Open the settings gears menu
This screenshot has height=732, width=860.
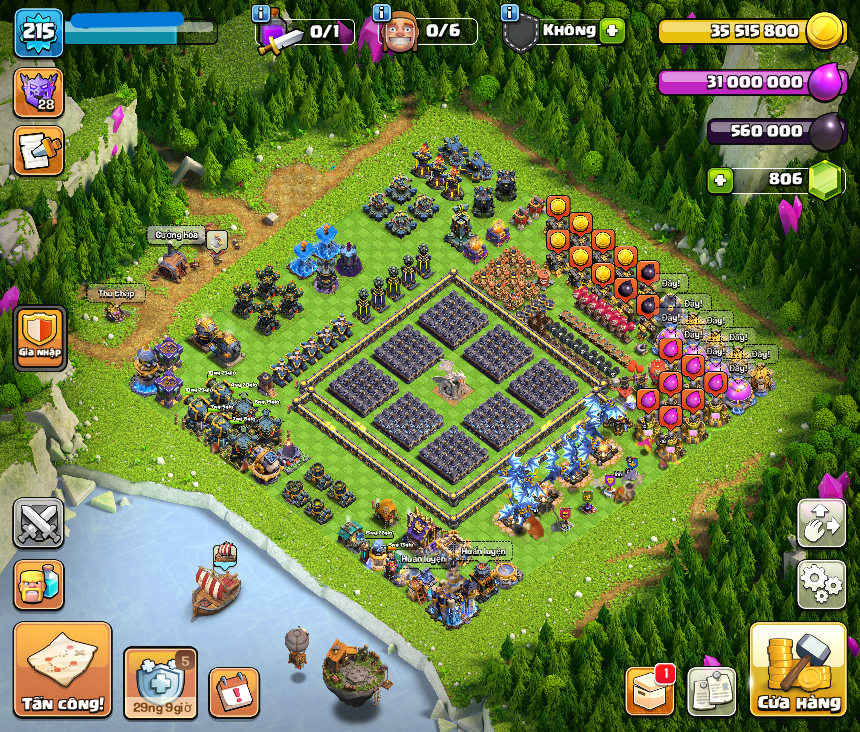pos(821,584)
